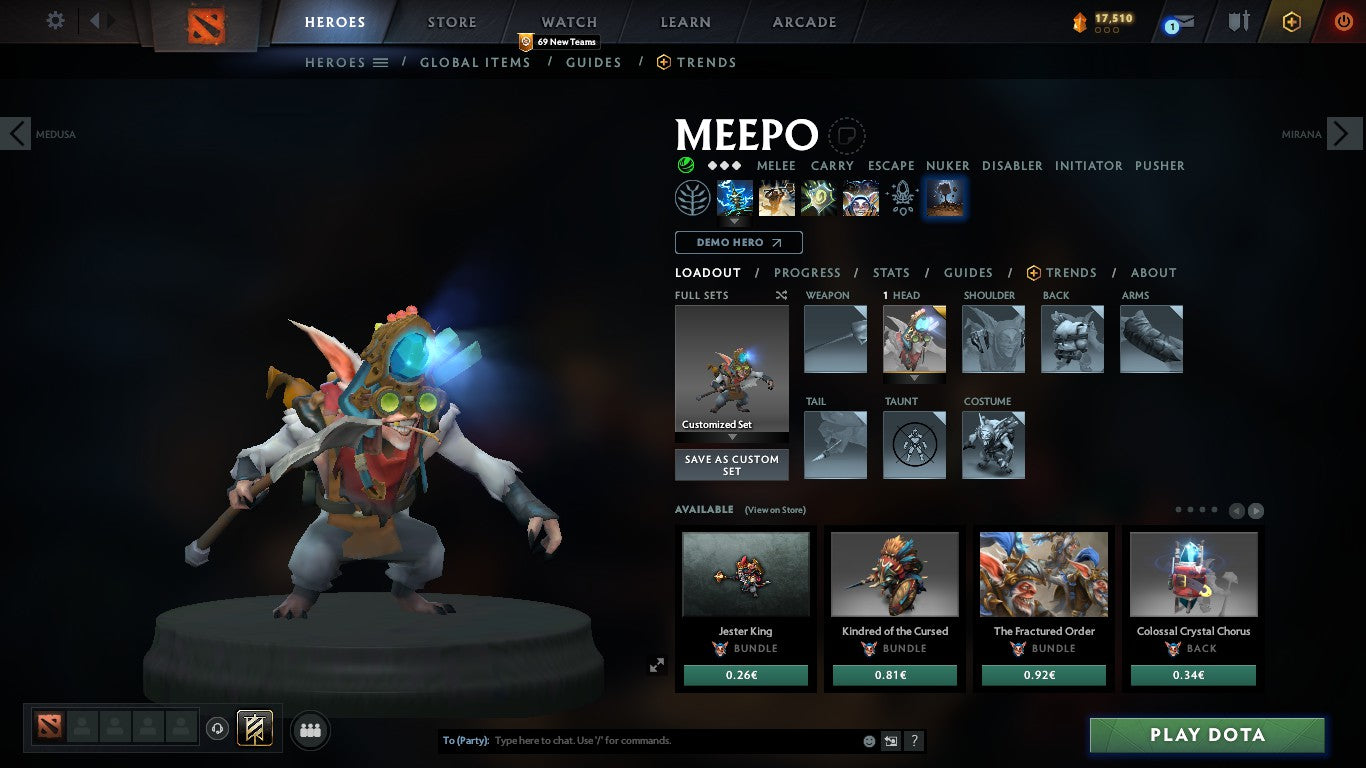Purchase the Jester King bundle for 0.26€

(744, 675)
